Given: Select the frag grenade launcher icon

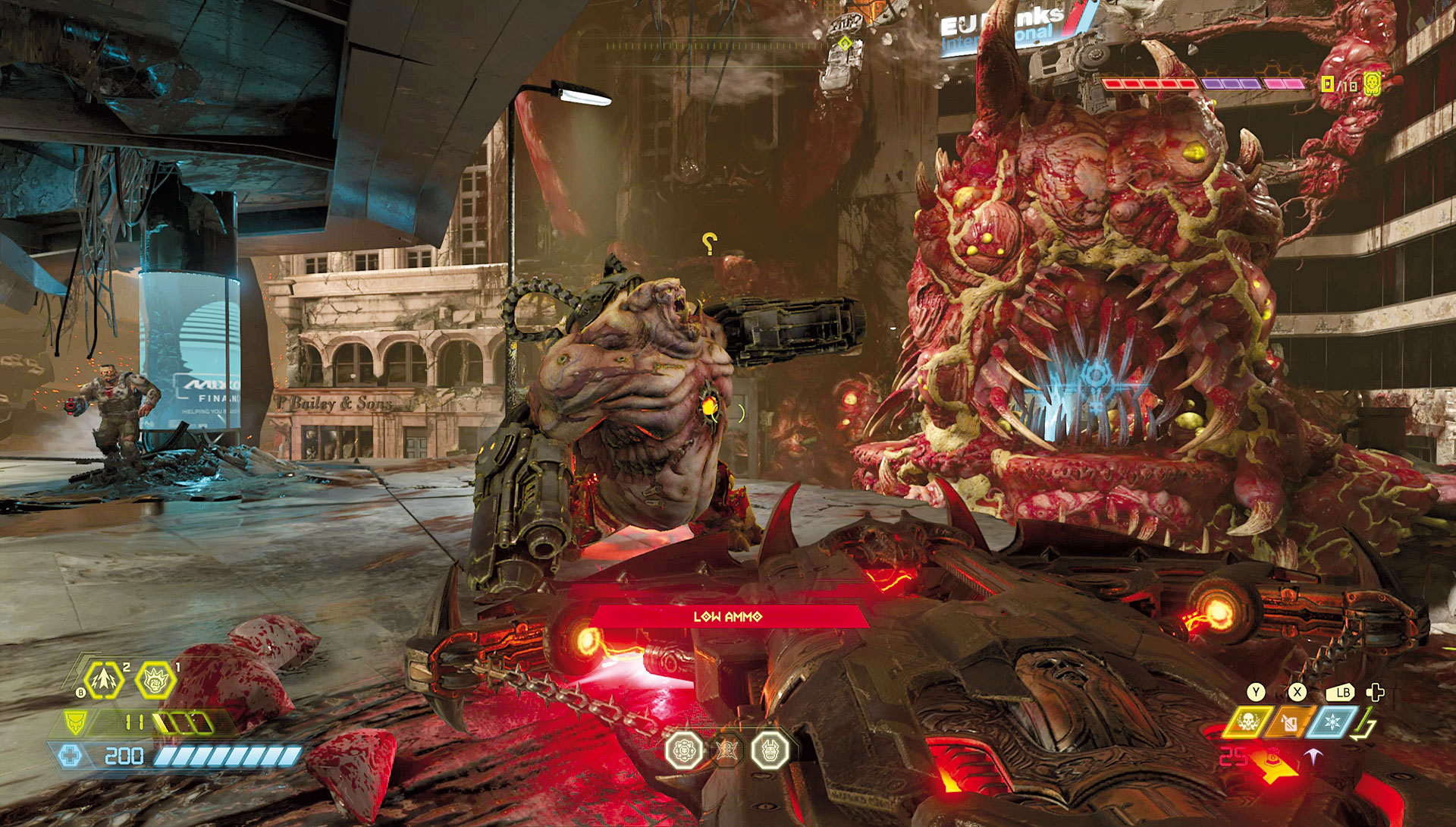Looking at the screenshot, I should click(103, 680).
